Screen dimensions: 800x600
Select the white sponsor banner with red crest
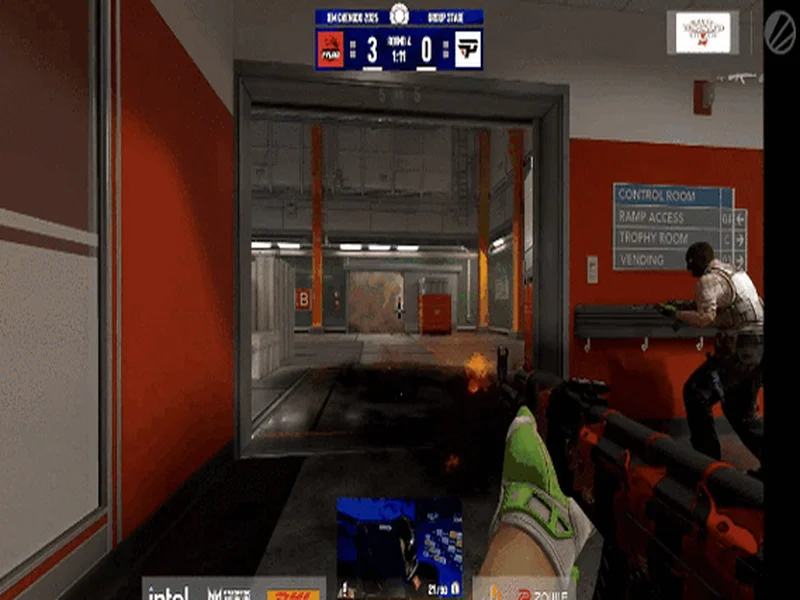(703, 32)
